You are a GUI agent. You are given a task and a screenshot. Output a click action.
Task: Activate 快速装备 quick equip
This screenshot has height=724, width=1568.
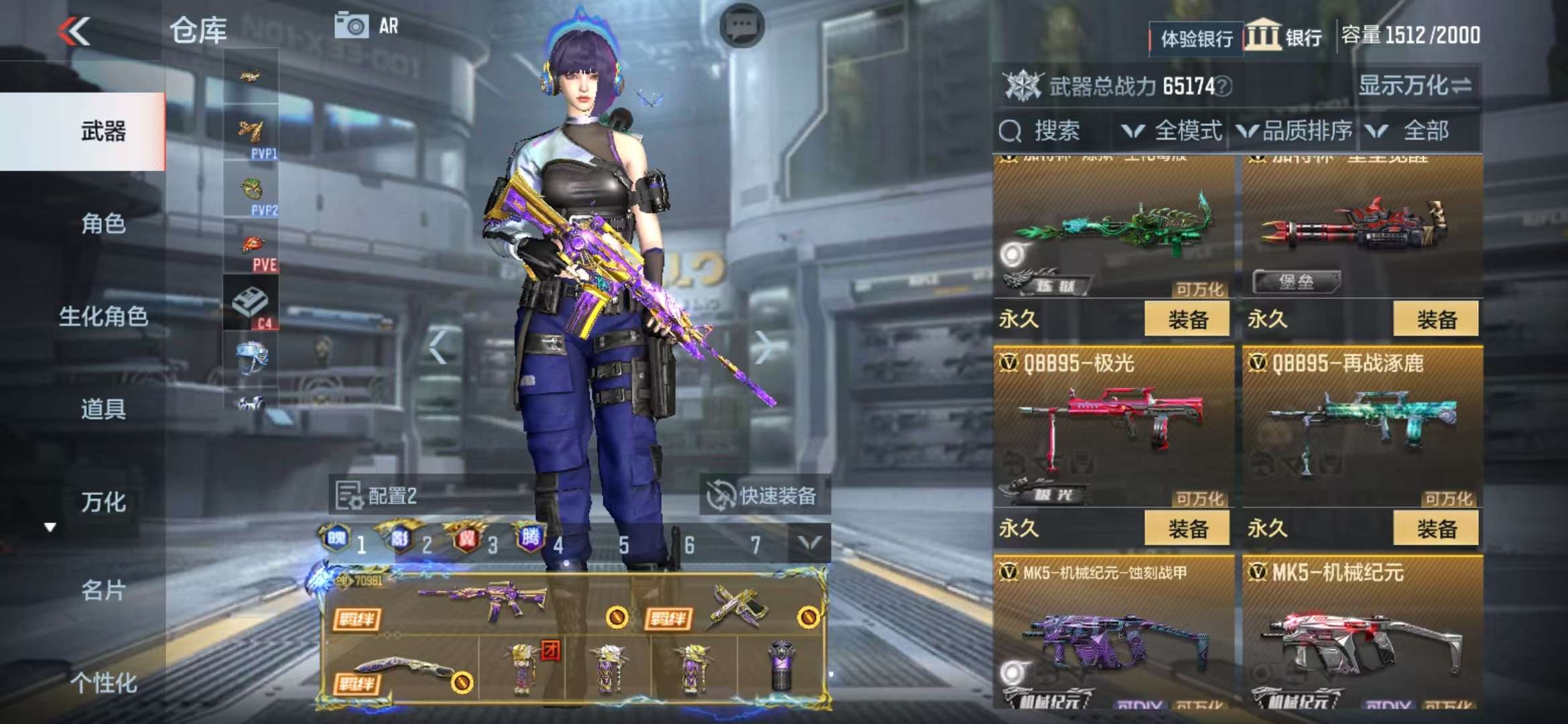tap(764, 496)
